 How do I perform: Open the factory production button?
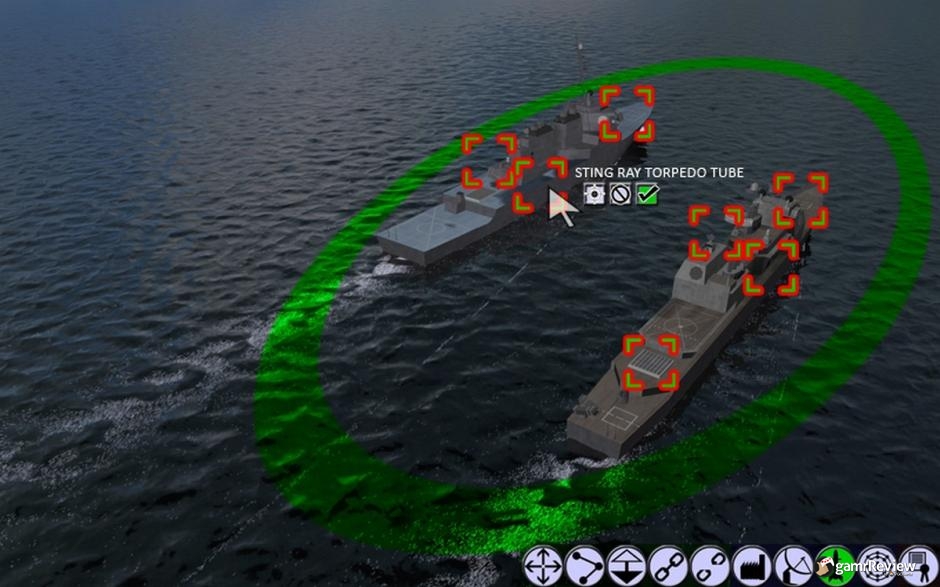click(750, 567)
